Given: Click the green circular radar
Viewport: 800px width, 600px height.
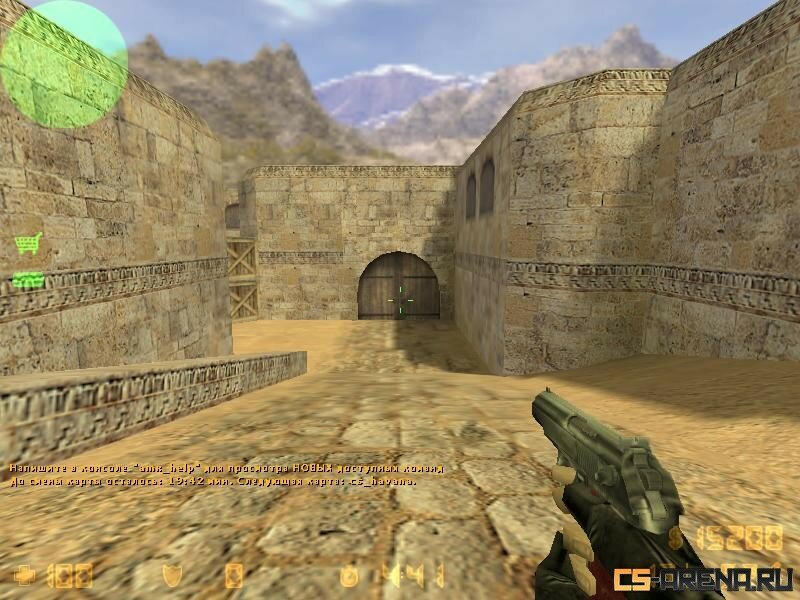Looking at the screenshot, I should click(64, 64).
